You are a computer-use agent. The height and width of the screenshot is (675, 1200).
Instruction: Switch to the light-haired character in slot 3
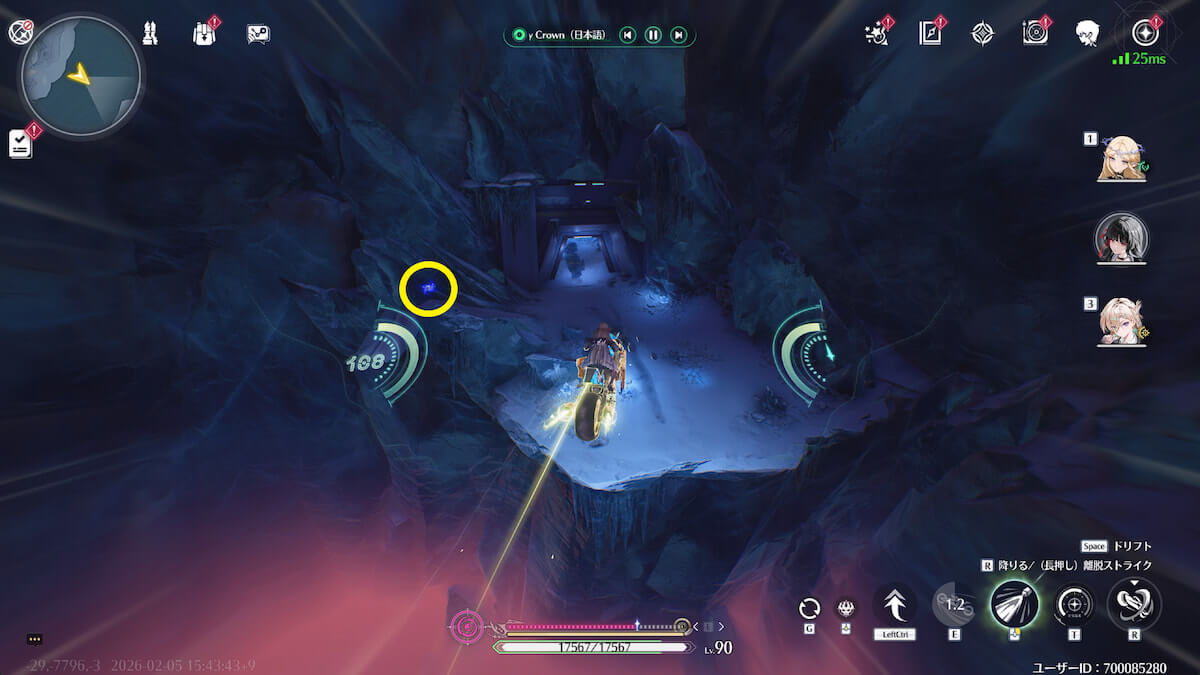[1121, 322]
